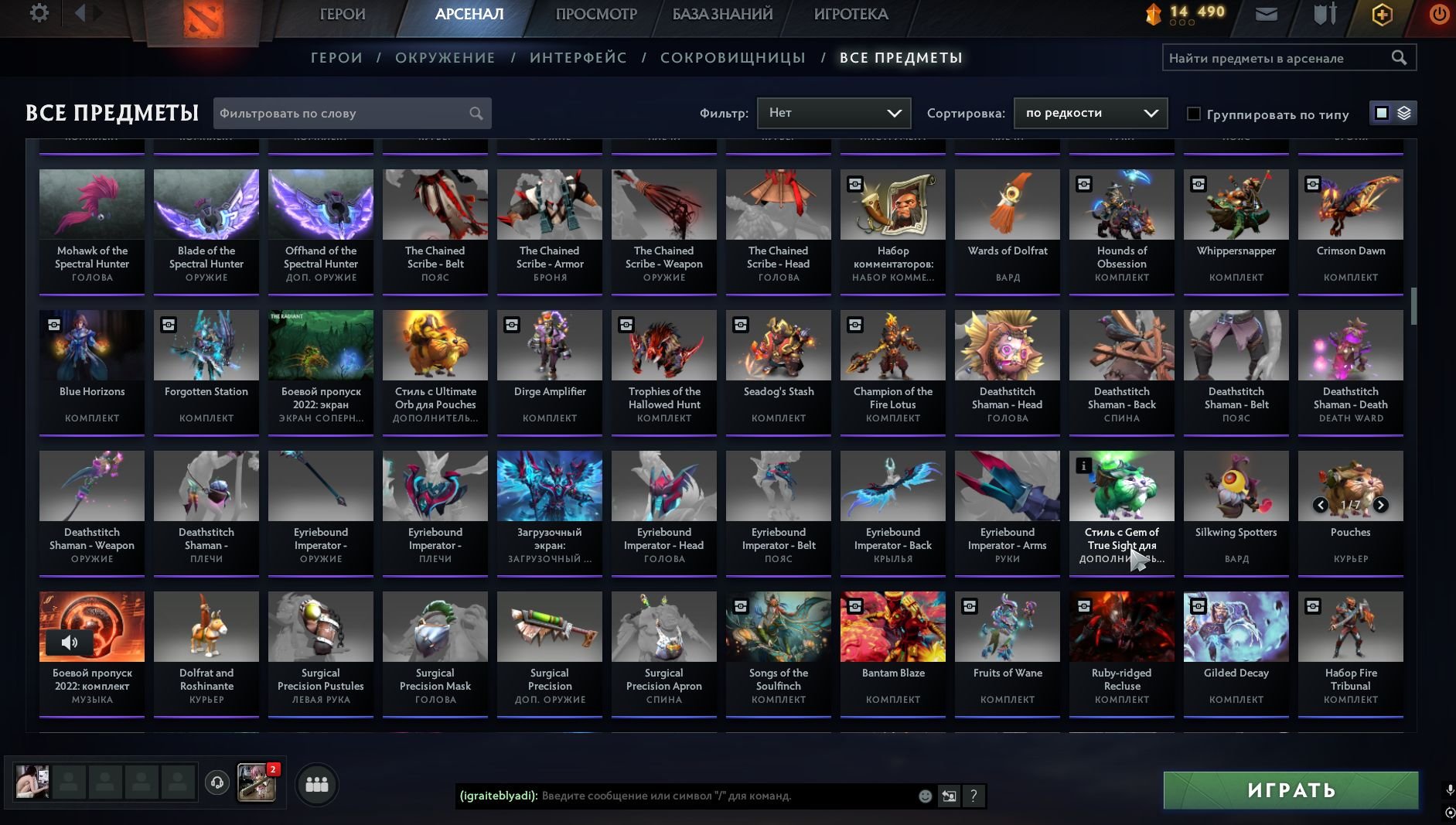Click the Dota Plus hexagon icon
This screenshot has width=1456, height=825.
1382,13
